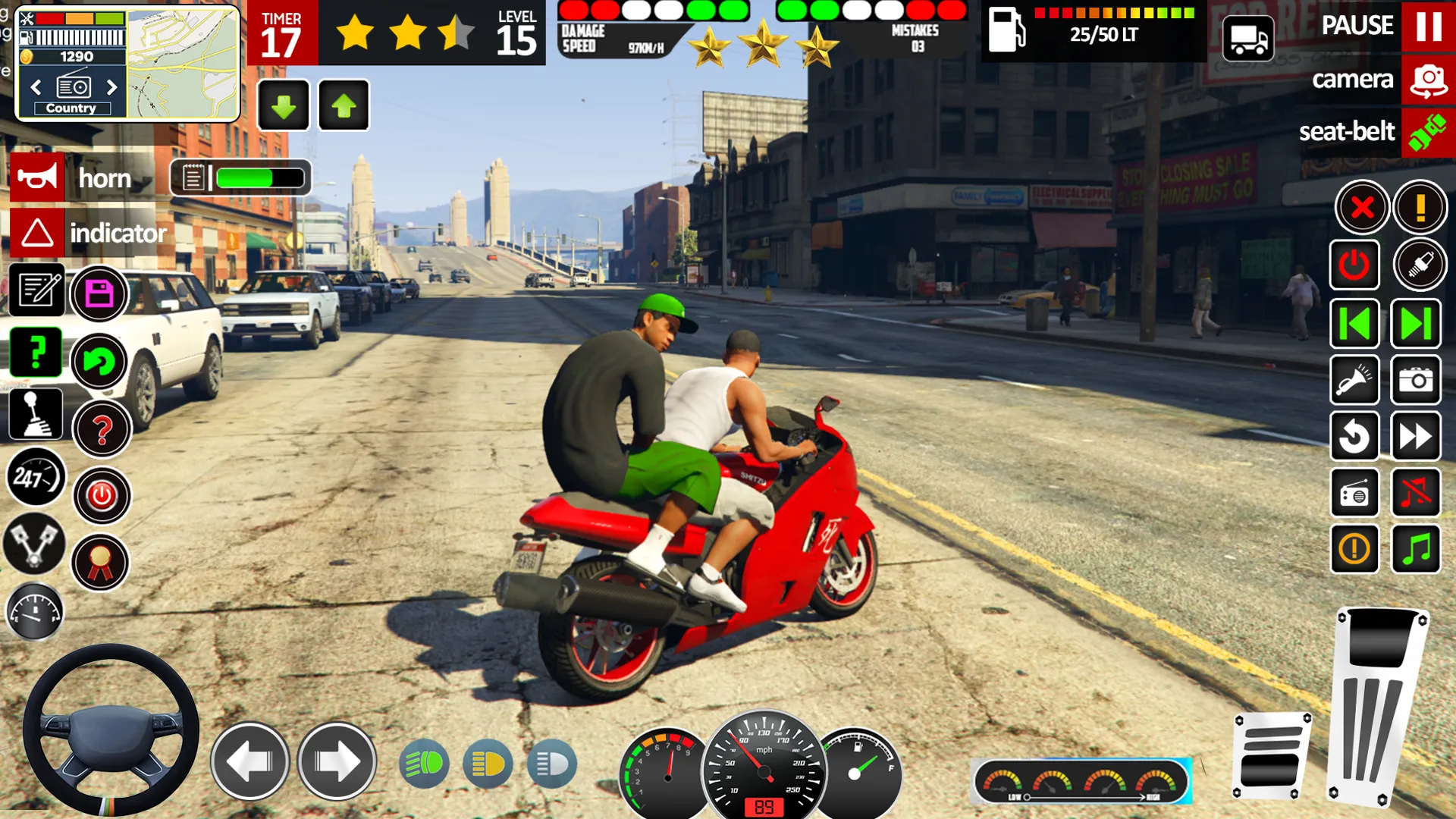Click the save floppy disk icon
1456x819 pixels.
[x=99, y=294]
